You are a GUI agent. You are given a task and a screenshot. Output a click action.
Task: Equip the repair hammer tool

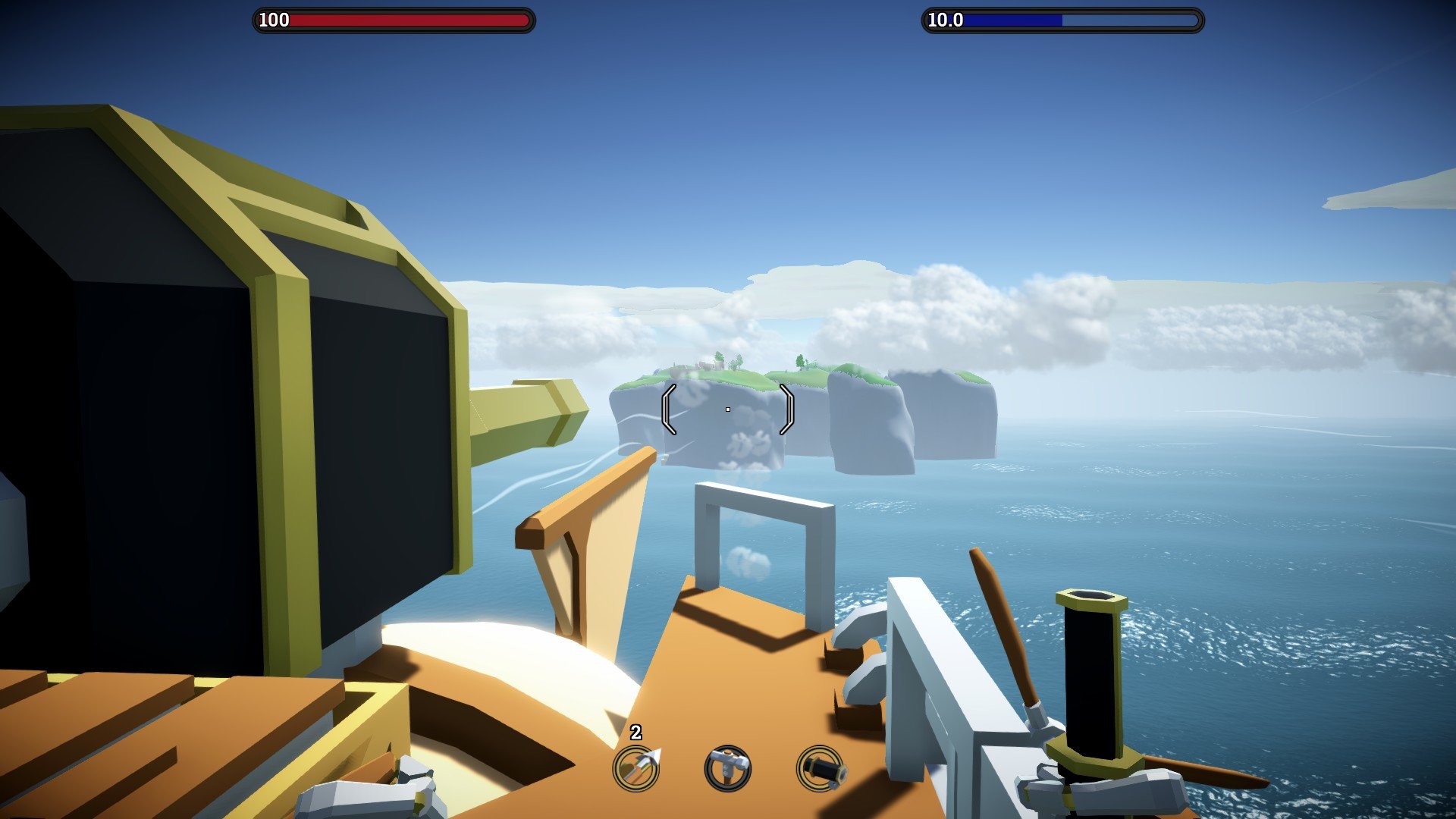point(727,768)
